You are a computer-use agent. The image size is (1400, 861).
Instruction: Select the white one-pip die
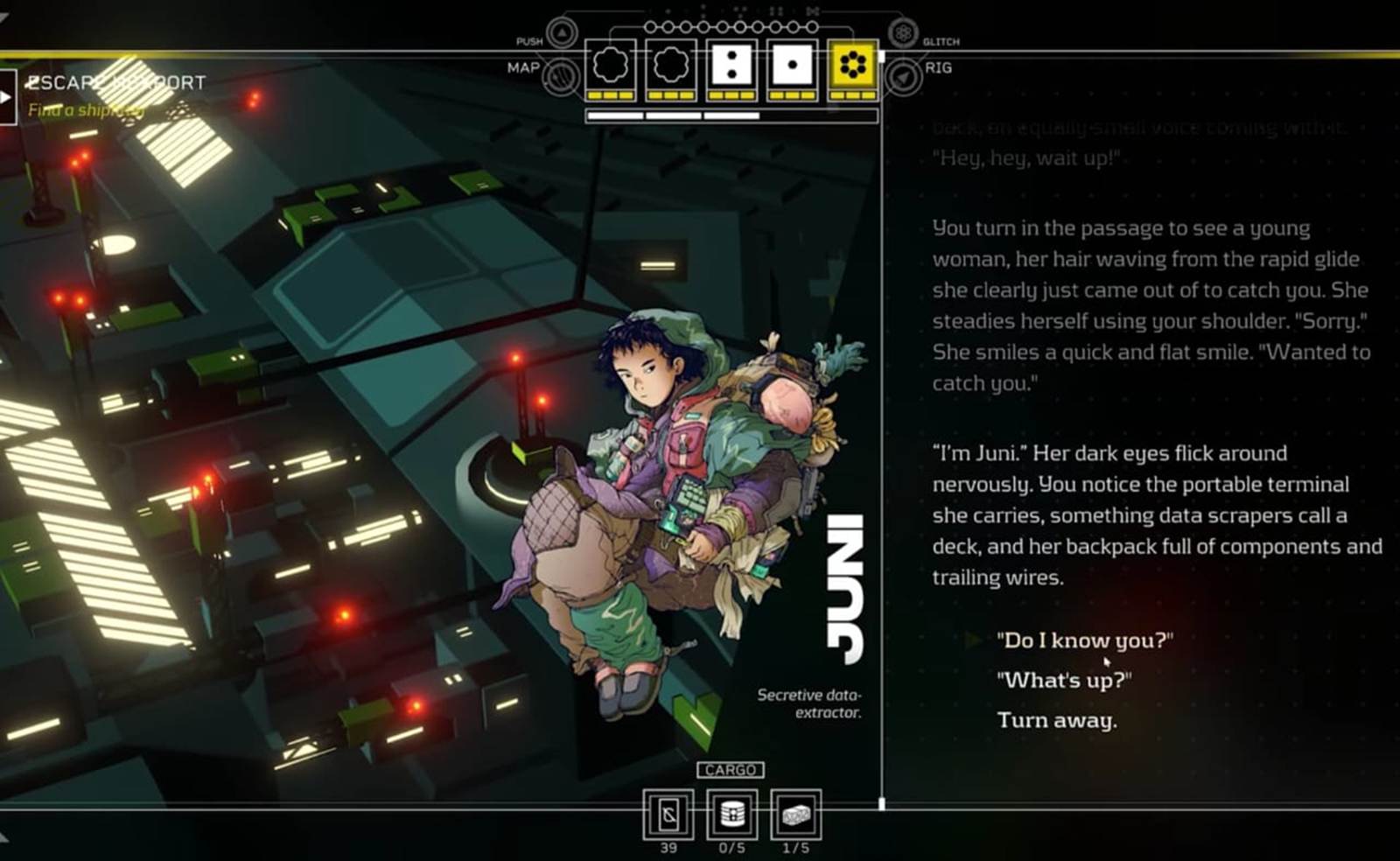(x=792, y=66)
